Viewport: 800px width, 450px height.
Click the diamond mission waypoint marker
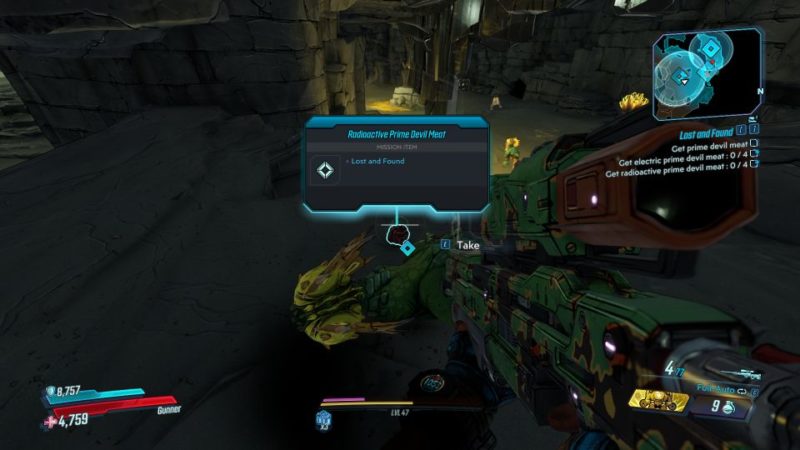click(x=407, y=247)
